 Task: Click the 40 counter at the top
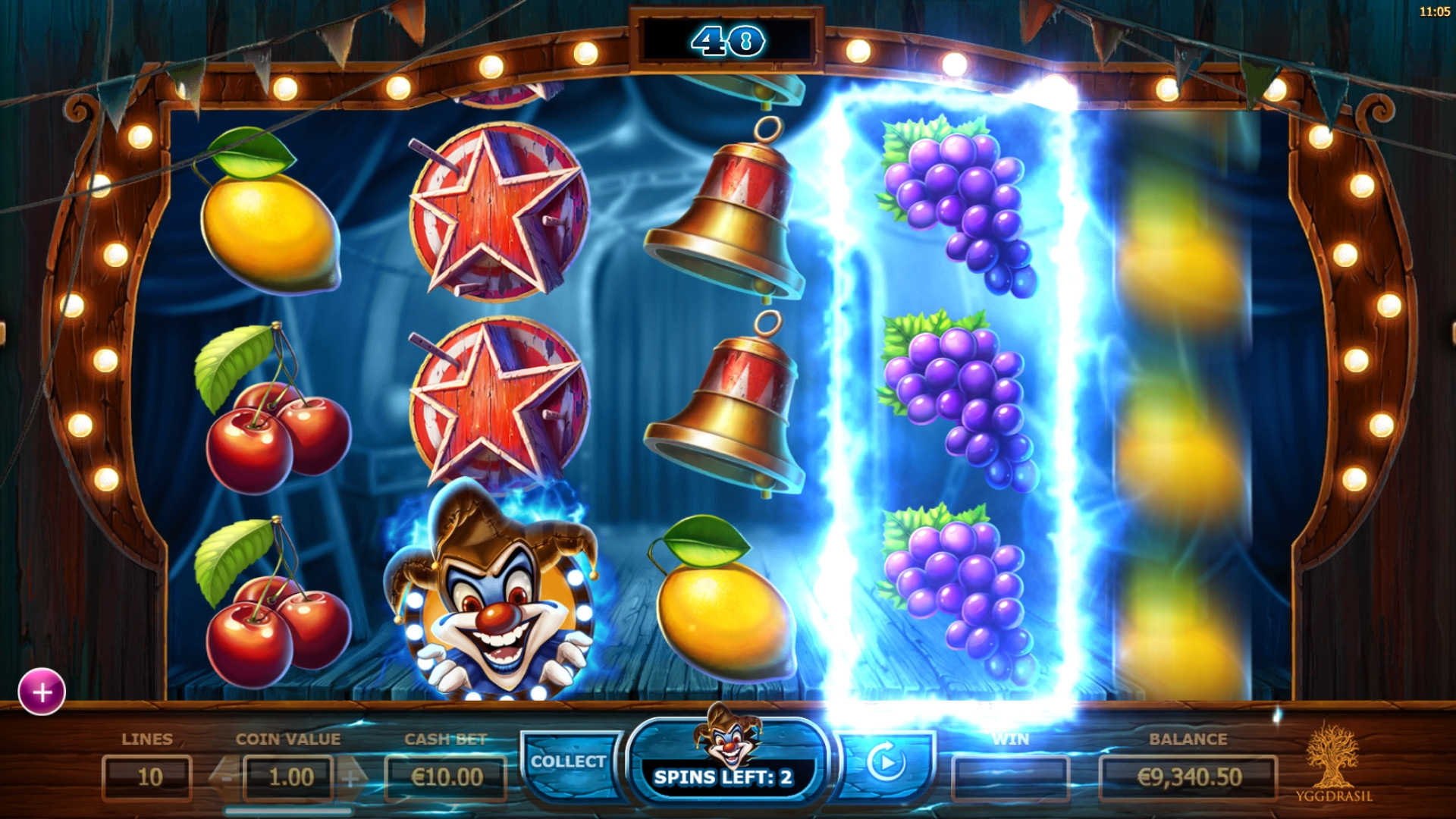click(x=728, y=39)
